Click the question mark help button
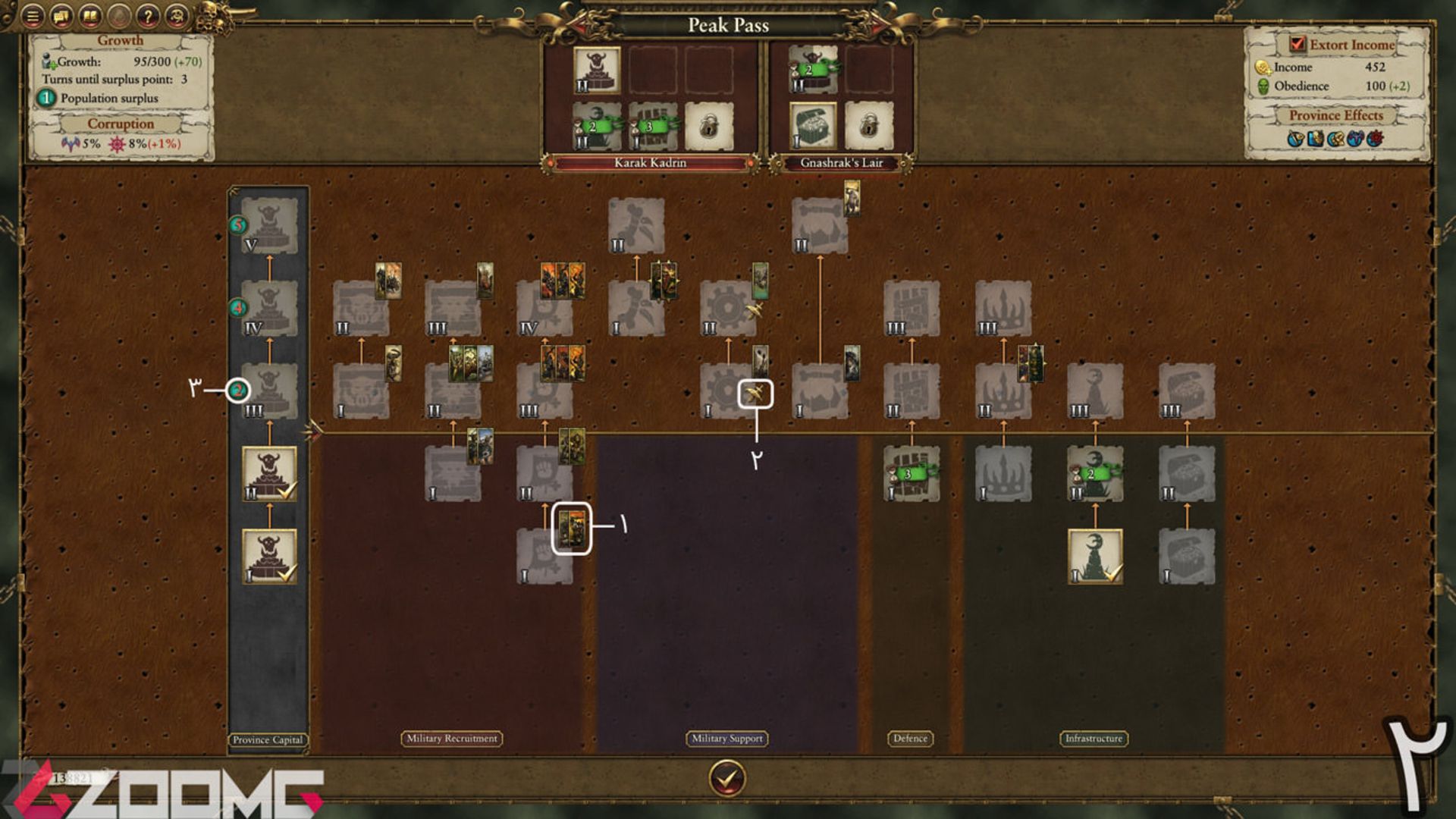The image size is (1456, 819). tap(149, 15)
